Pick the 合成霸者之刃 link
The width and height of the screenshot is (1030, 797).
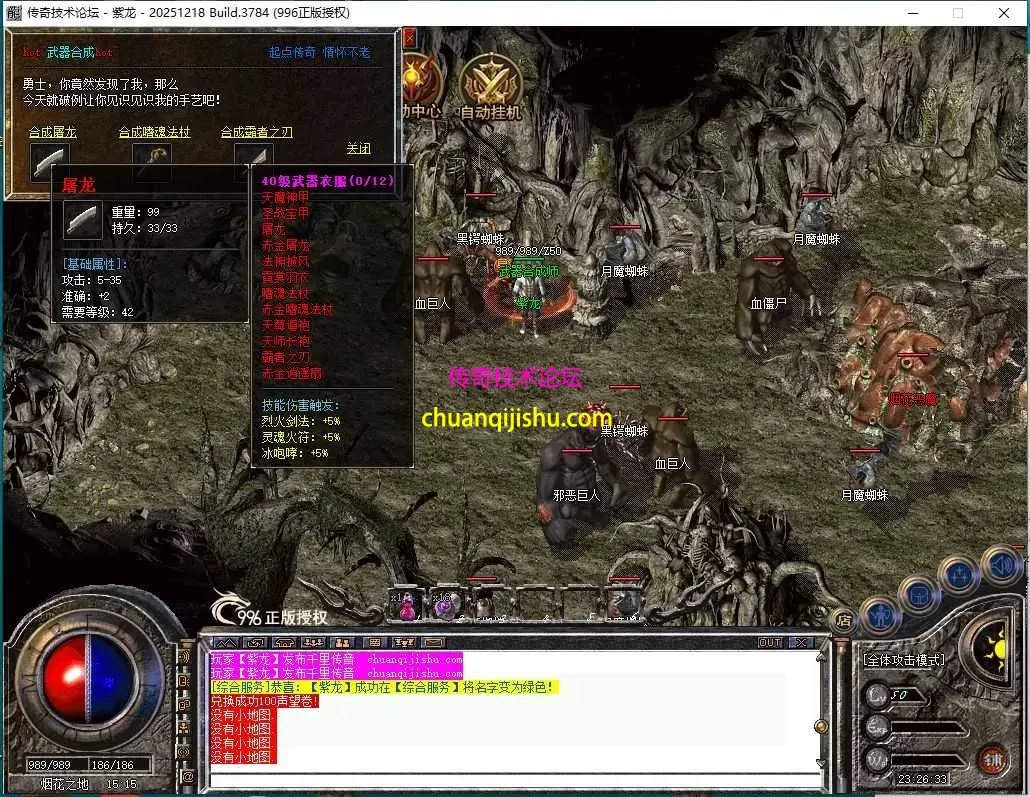pyautogui.click(x=256, y=132)
